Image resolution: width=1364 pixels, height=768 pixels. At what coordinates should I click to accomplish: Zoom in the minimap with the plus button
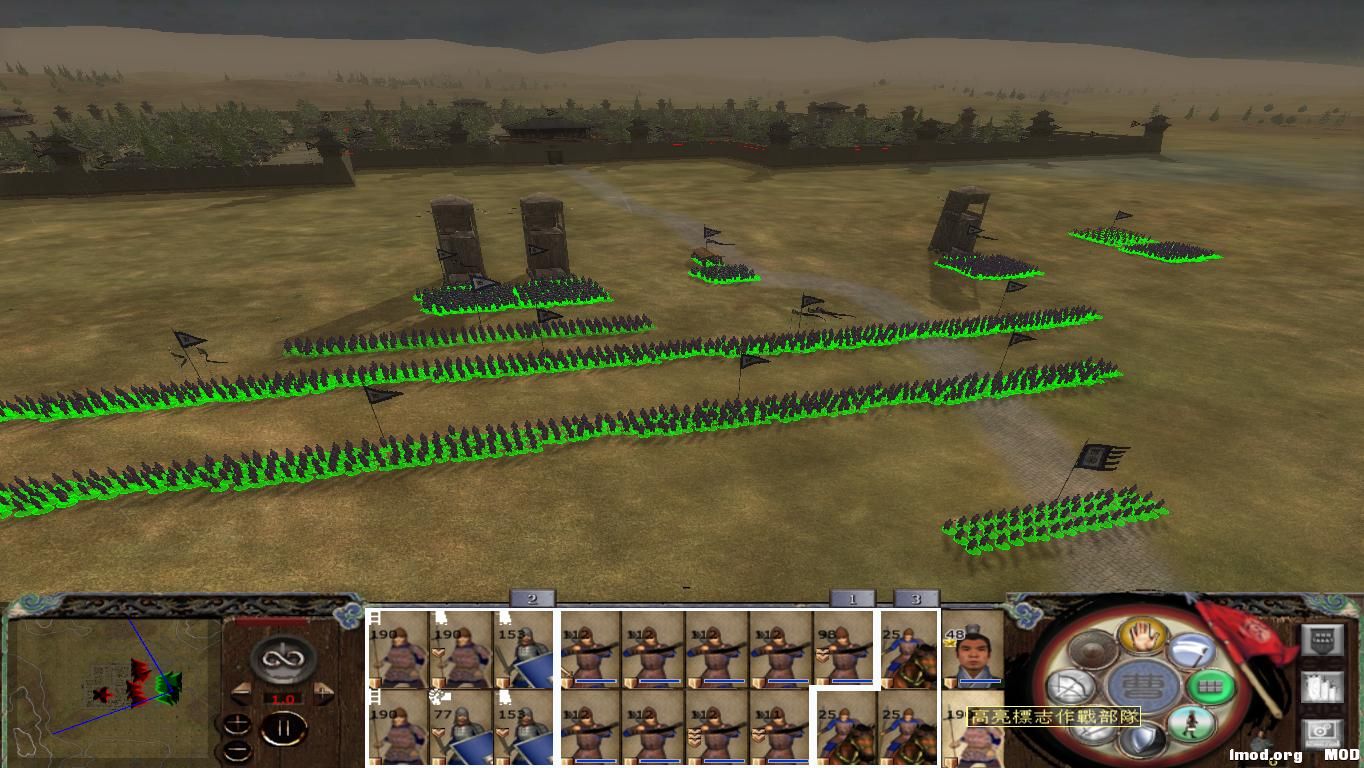point(237,725)
